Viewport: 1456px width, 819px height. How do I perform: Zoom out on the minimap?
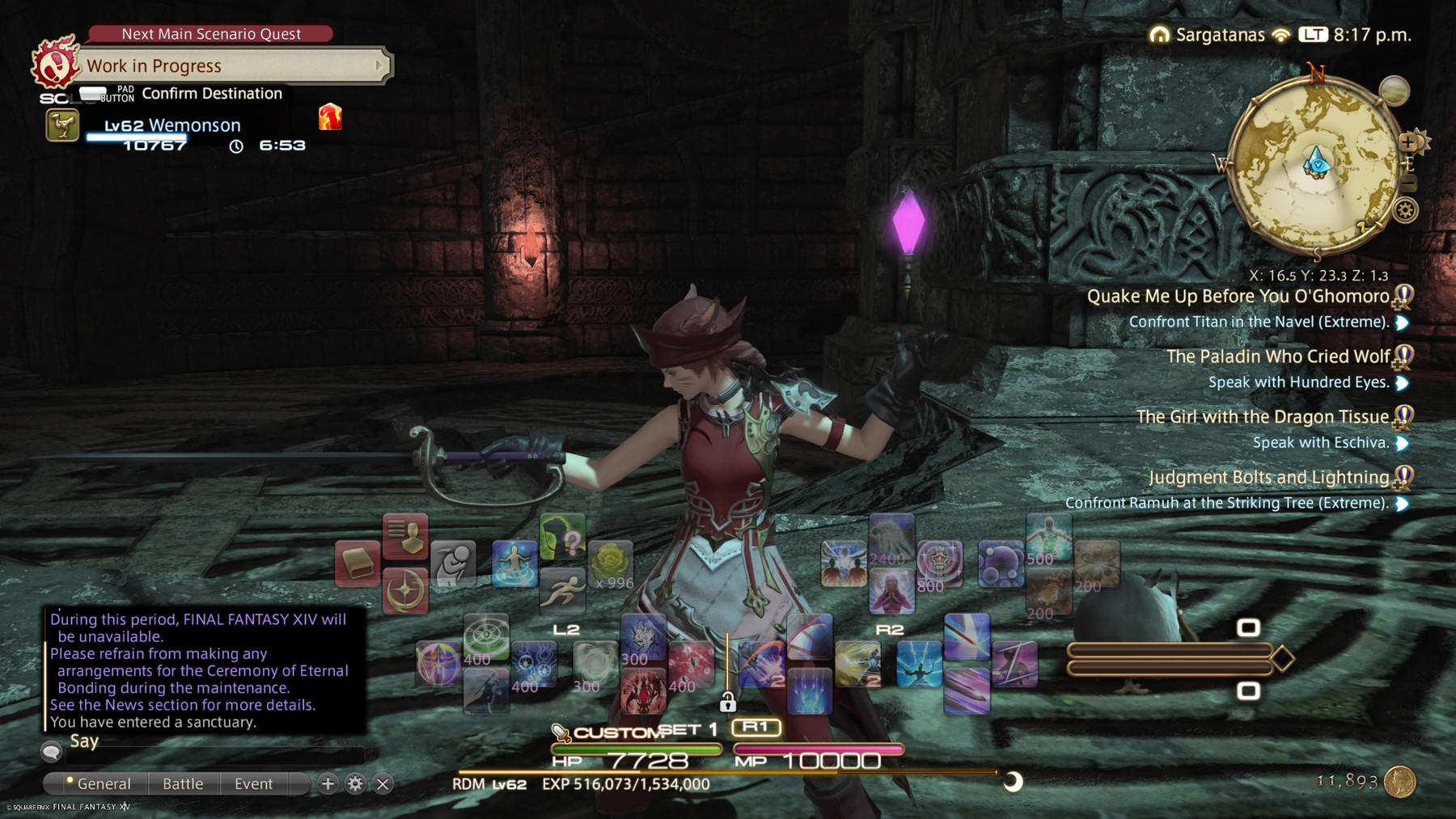pyautogui.click(x=1408, y=184)
